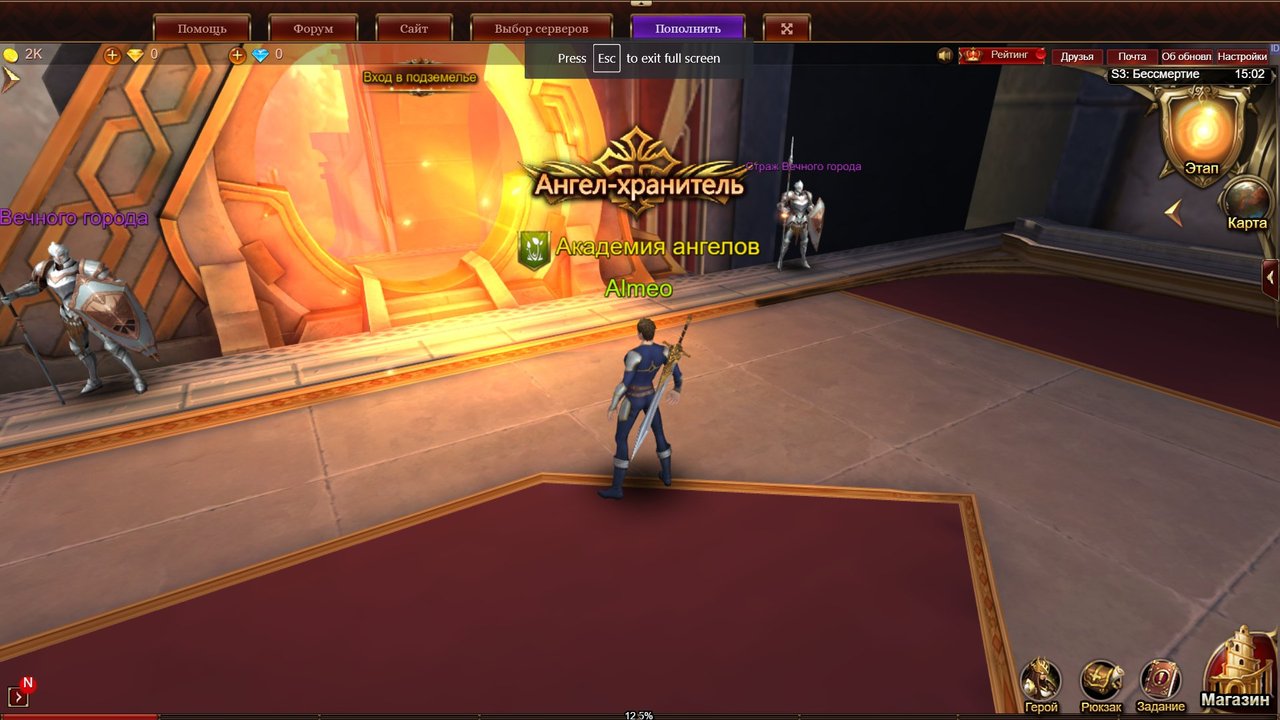Go to the Форум page
The width and height of the screenshot is (1280, 720).
coord(314,28)
